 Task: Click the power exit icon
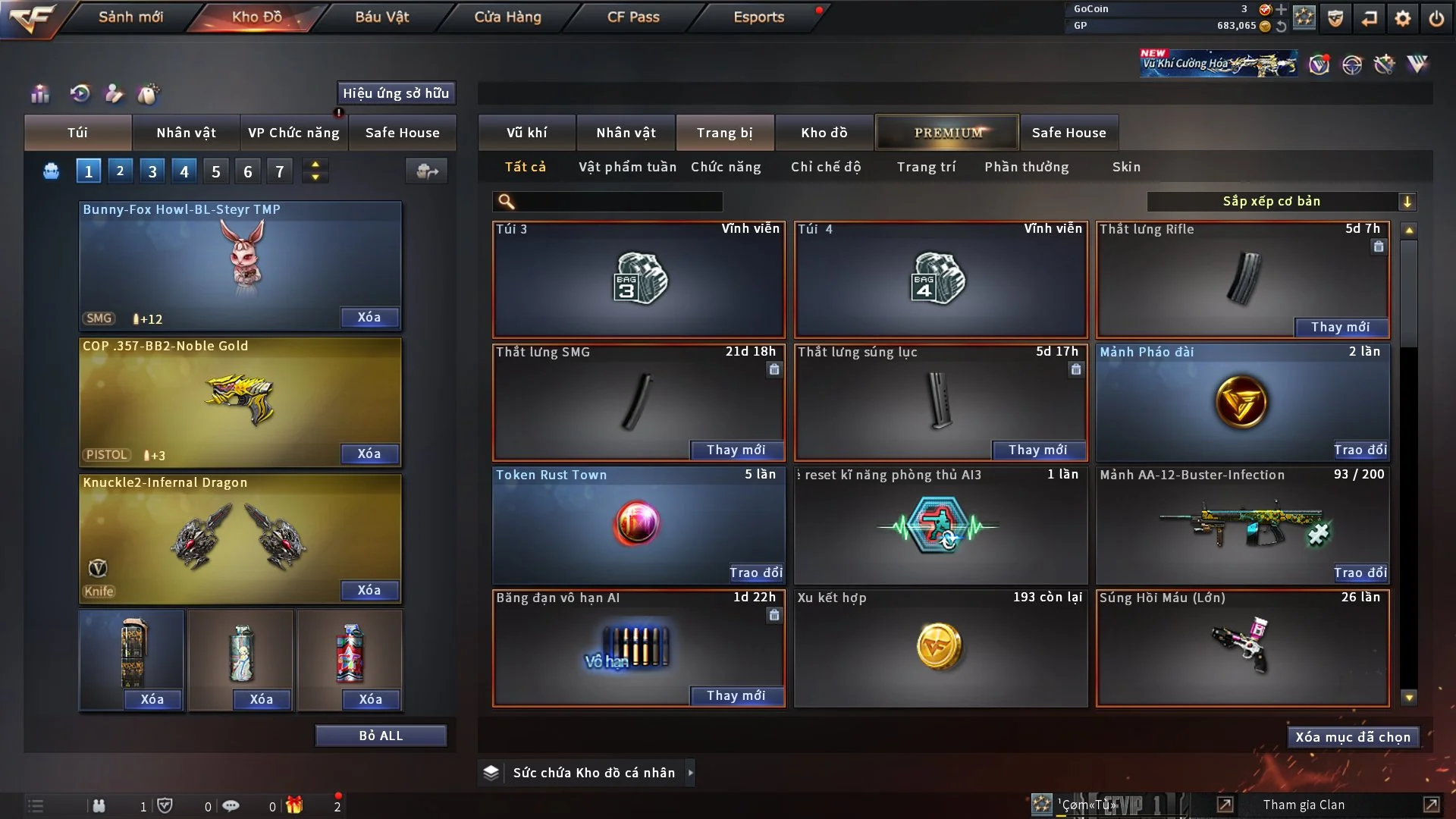(x=1436, y=17)
